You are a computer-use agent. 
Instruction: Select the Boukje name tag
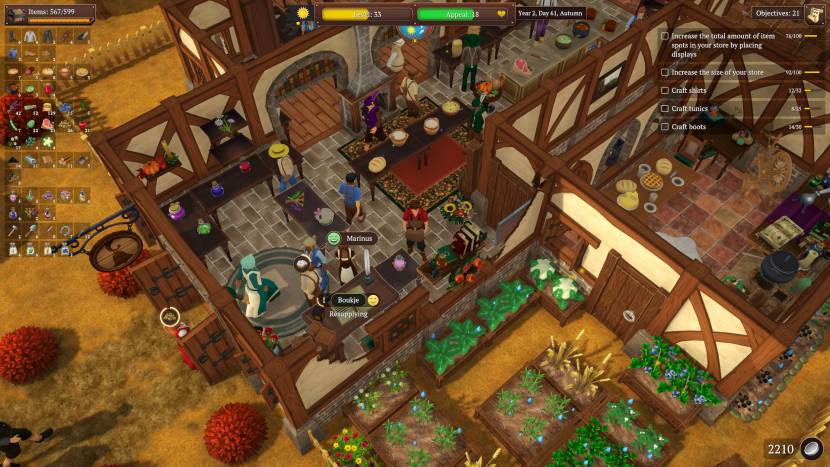click(x=346, y=299)
